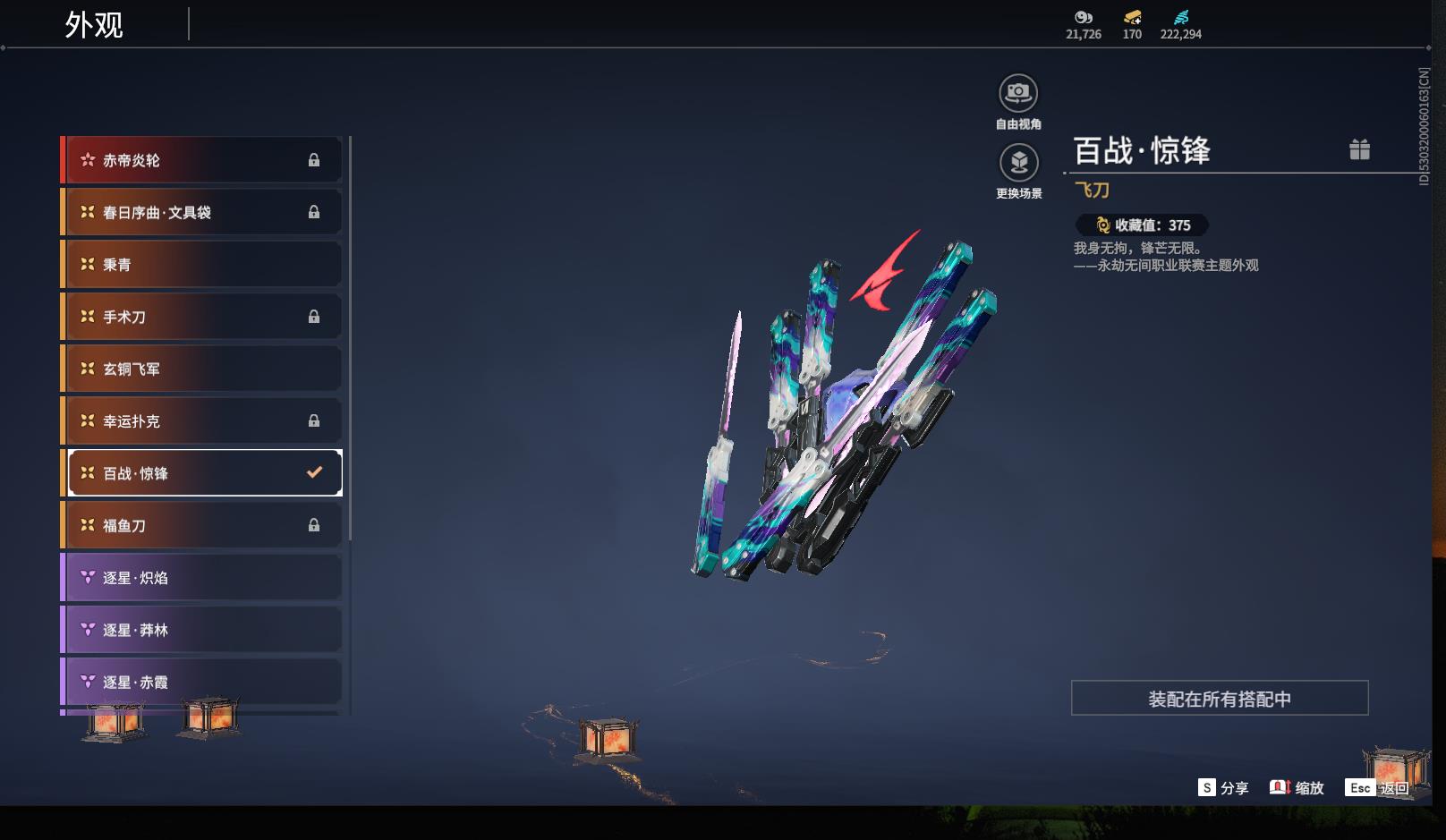Select the equipped 百战·惊锋 skin

pos(204,473)
